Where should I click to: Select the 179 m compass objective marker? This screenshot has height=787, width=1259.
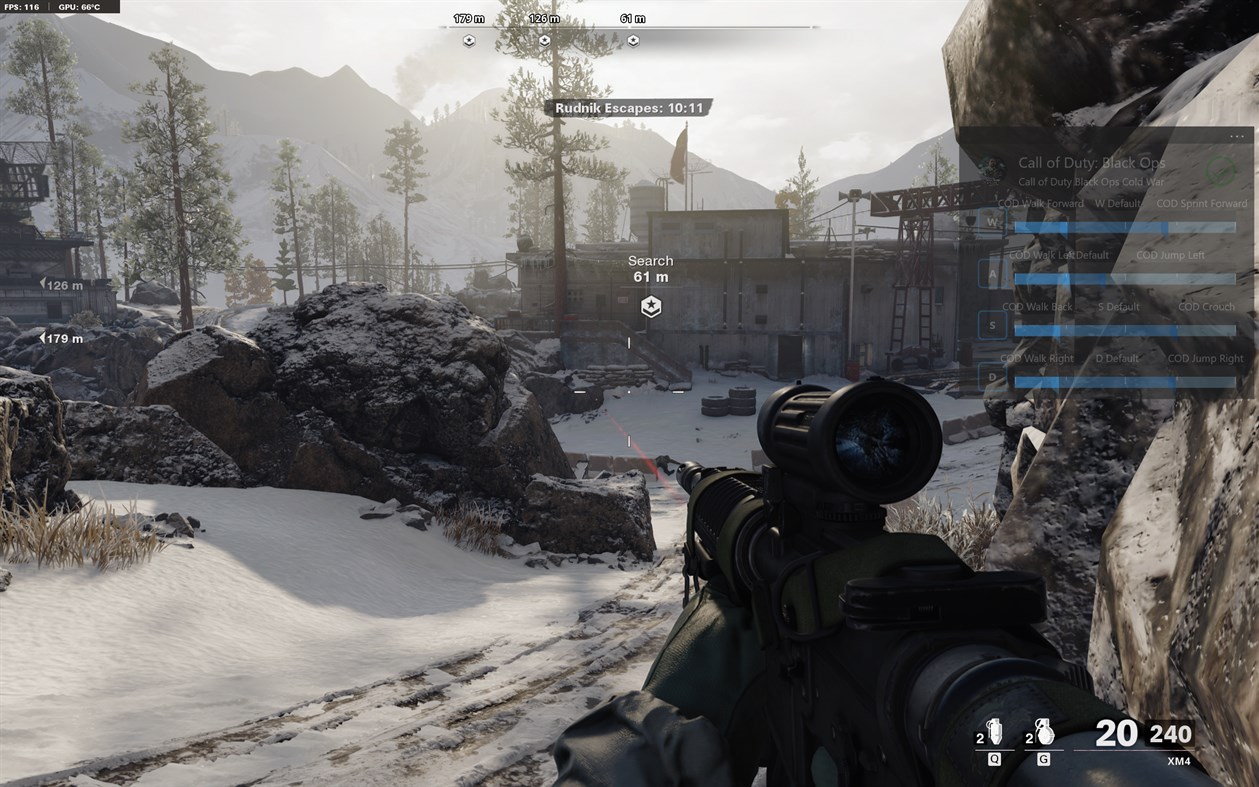click(x=469, y=41)
